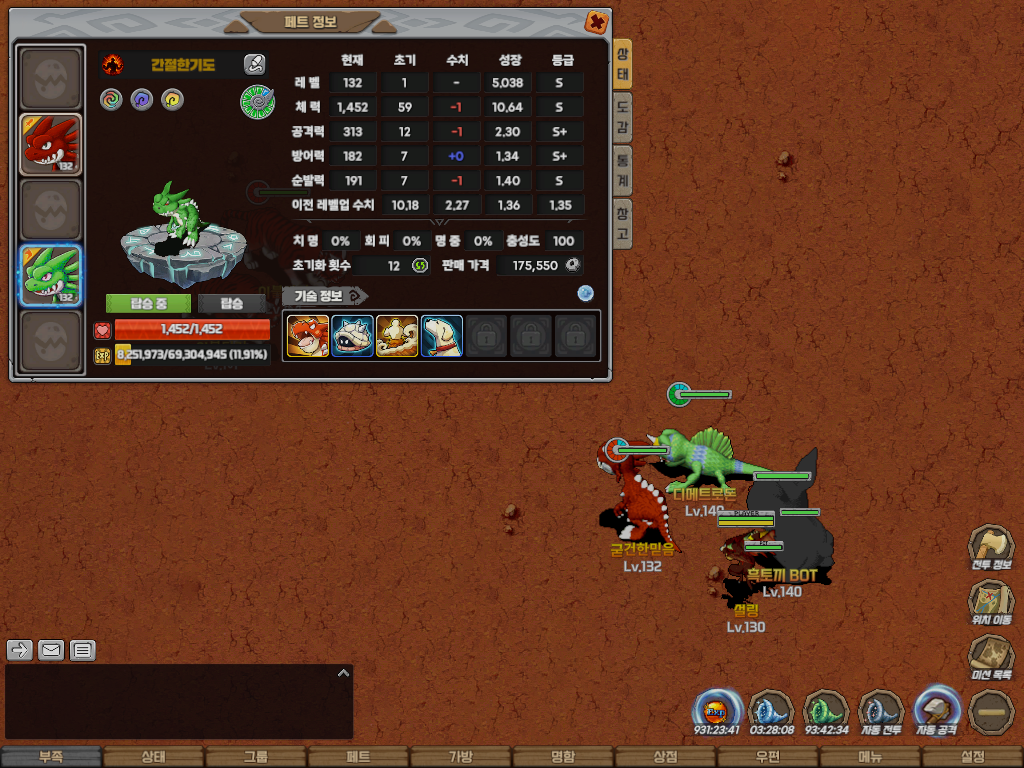The height and width of the screenshot is (768, 1024).
Task: Click the rename icon beside 간절한기도
Action: point(255,65)
